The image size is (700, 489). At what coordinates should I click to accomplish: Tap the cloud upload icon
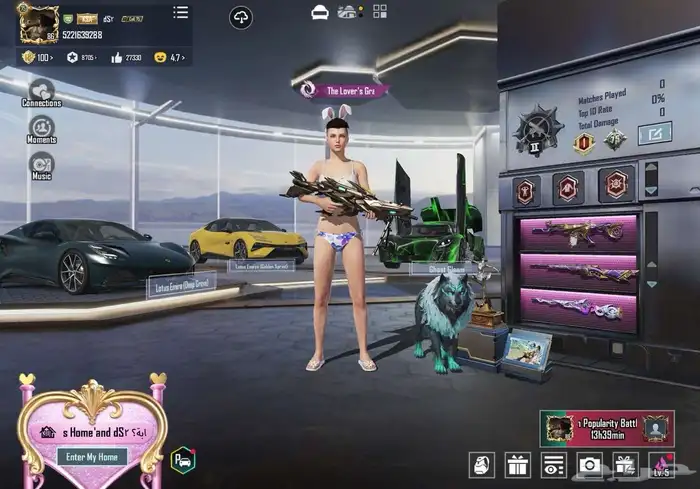tap(241, 17)
